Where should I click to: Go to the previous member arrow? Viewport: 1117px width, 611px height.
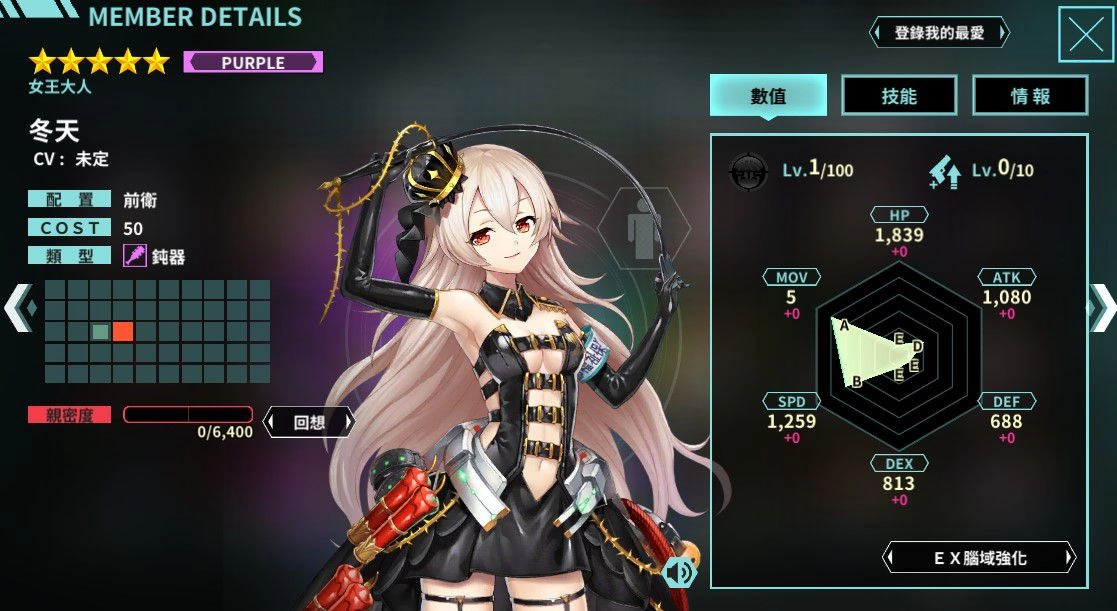click(18, 307)
